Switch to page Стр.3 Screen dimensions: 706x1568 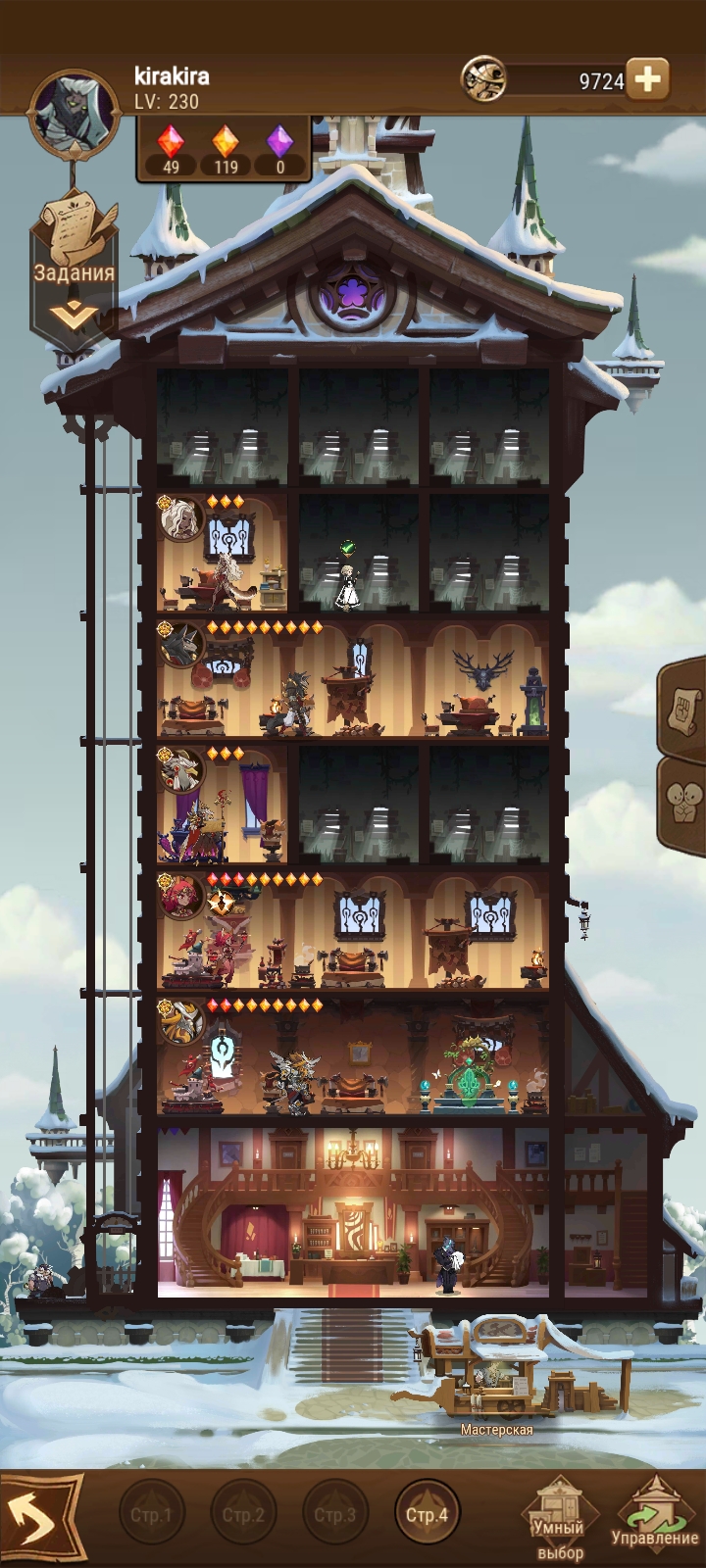click(334, 1514)
